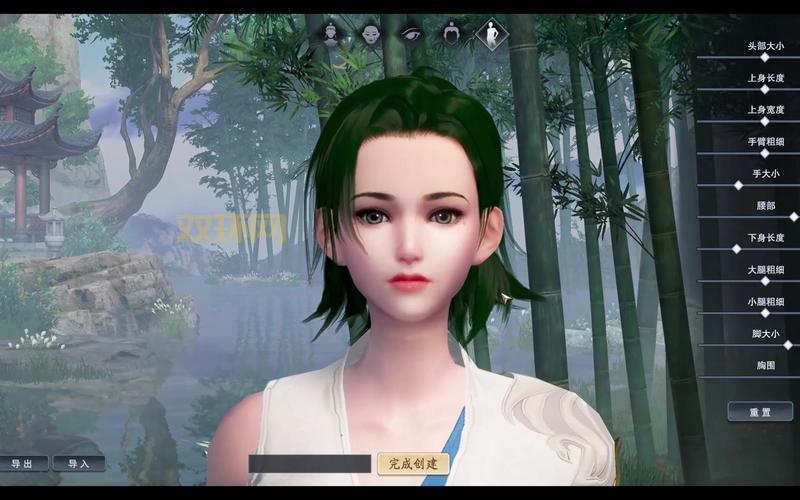800x500 pixels.
Task: Select the full body figure tab
Action: [x=490, y=34]
